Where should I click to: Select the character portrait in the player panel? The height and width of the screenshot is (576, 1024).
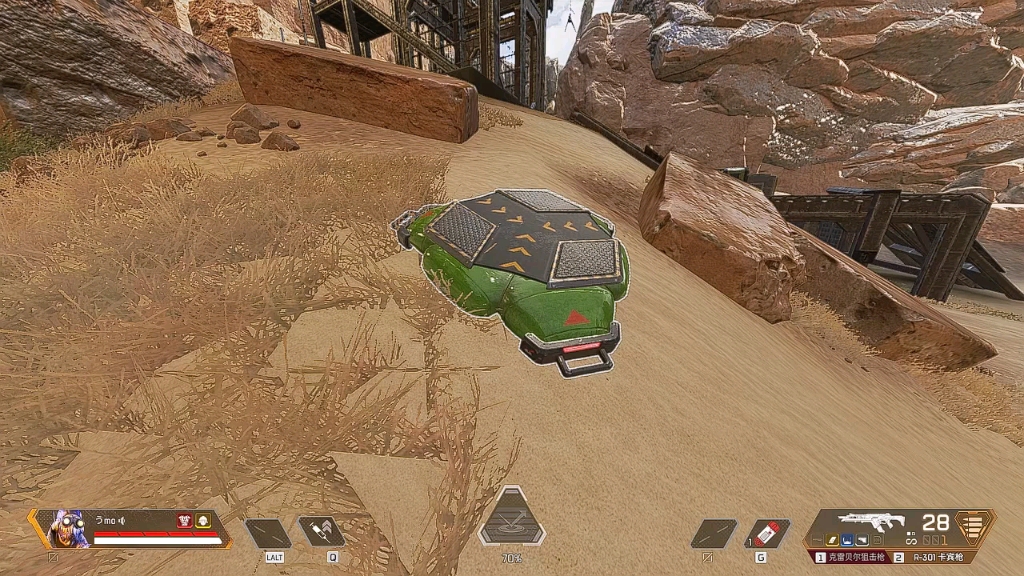coord(66,527)
